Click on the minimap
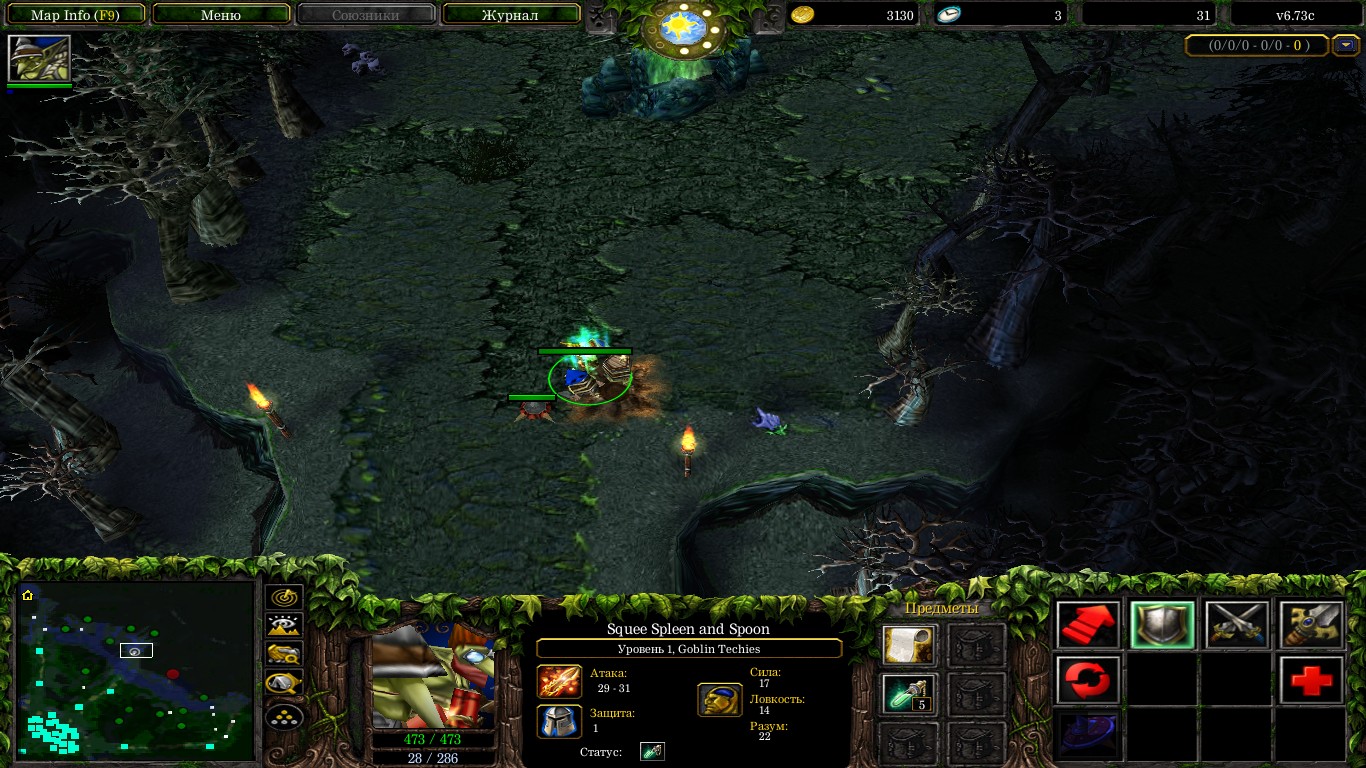This screenshot has width=1366, height=768. 136,668
